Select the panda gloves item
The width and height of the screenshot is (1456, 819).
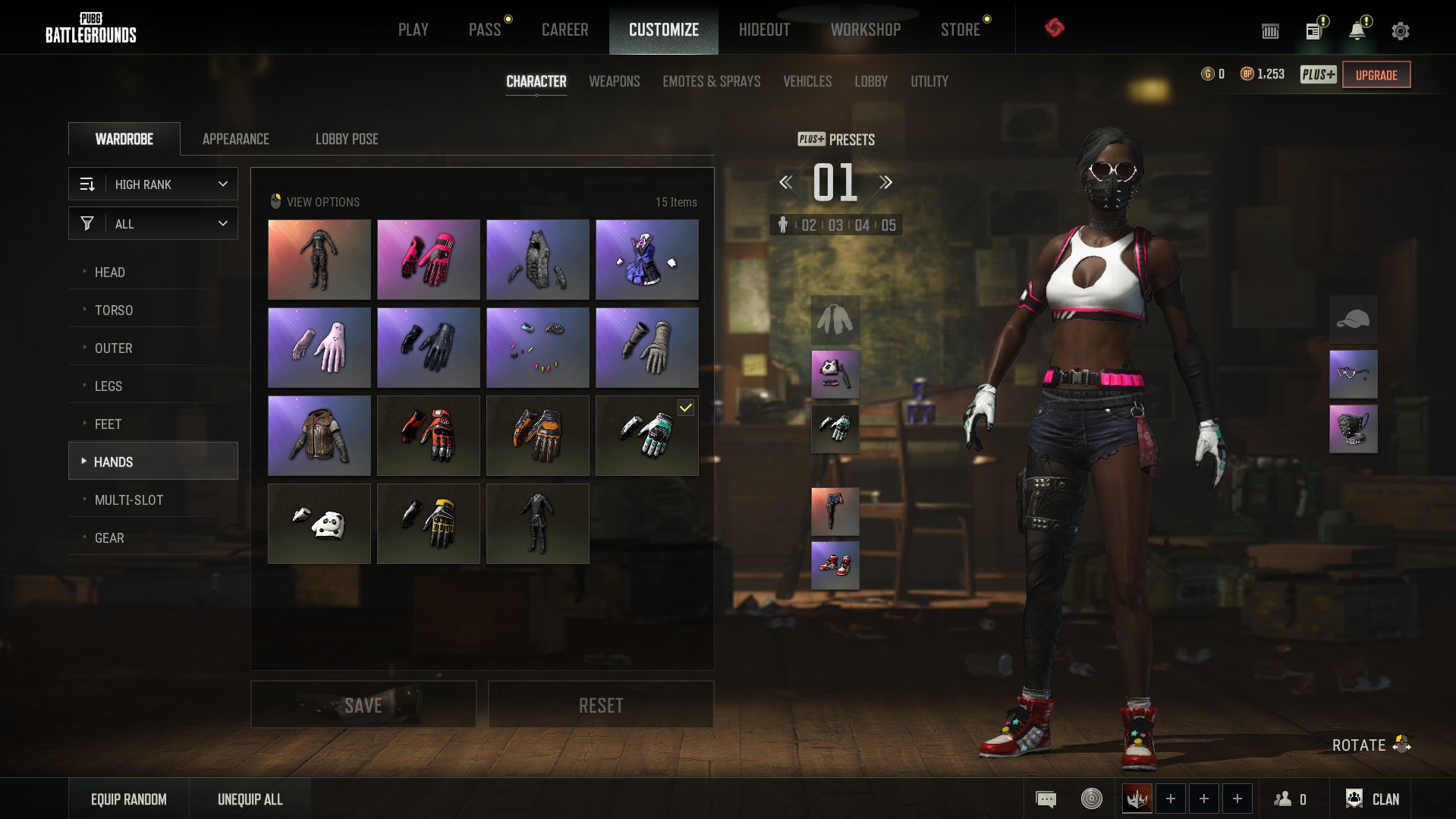point(319,524)
